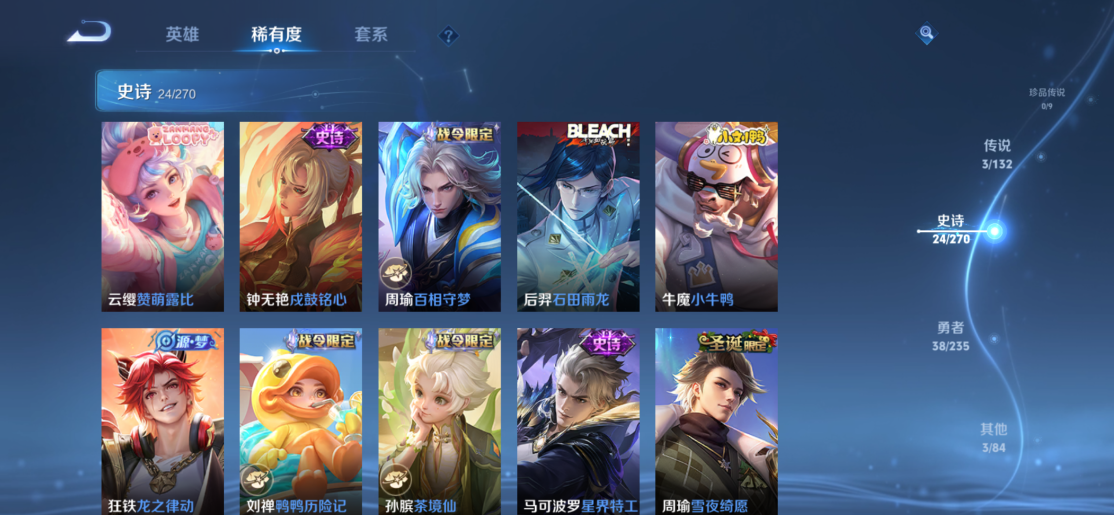Open the 牛魔 小牛鸭 skin card
Viewport: 1114px width, 515px height.
tap(716, 216)
